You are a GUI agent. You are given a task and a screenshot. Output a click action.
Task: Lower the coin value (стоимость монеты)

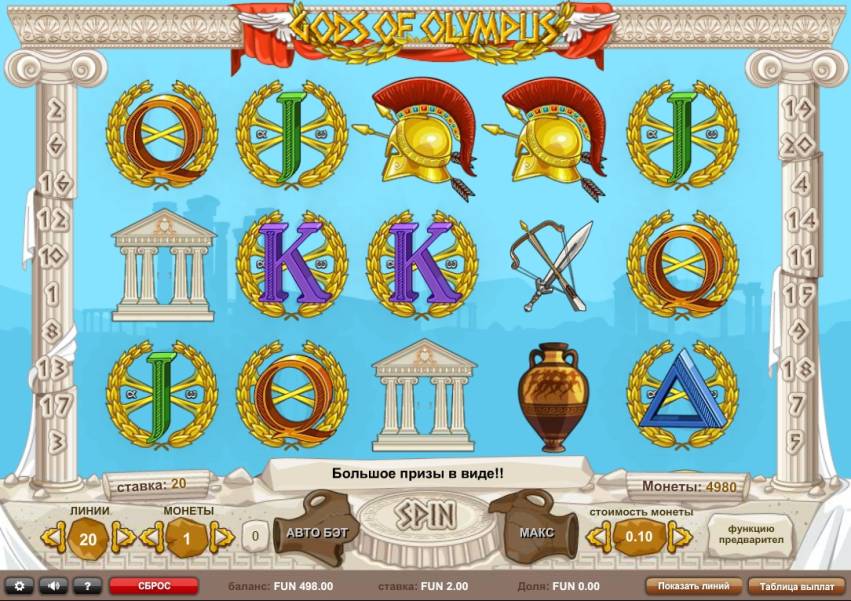coord(596,538)
